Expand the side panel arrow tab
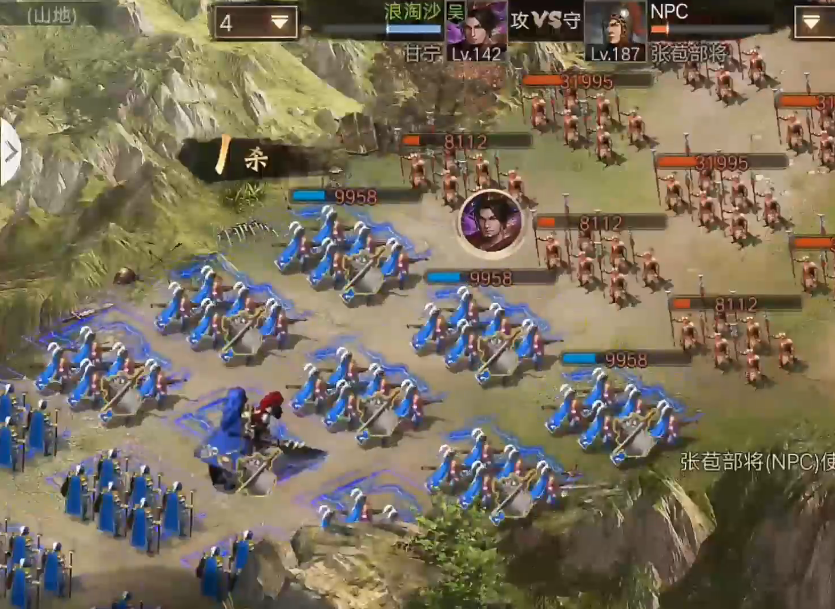This screenshot has height=609, width=835. click(x=9, y=152)
